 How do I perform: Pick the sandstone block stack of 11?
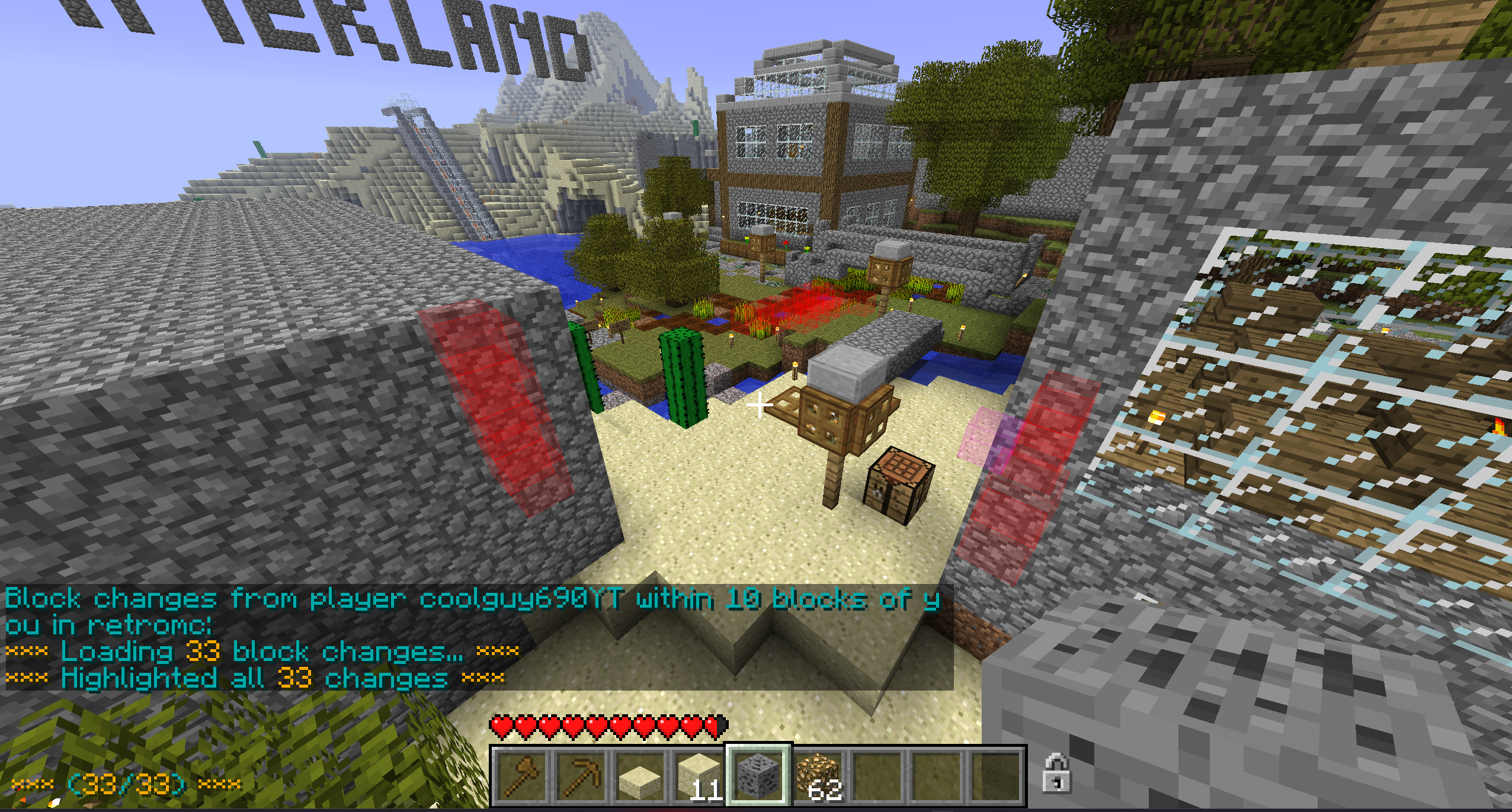point(699,775)
